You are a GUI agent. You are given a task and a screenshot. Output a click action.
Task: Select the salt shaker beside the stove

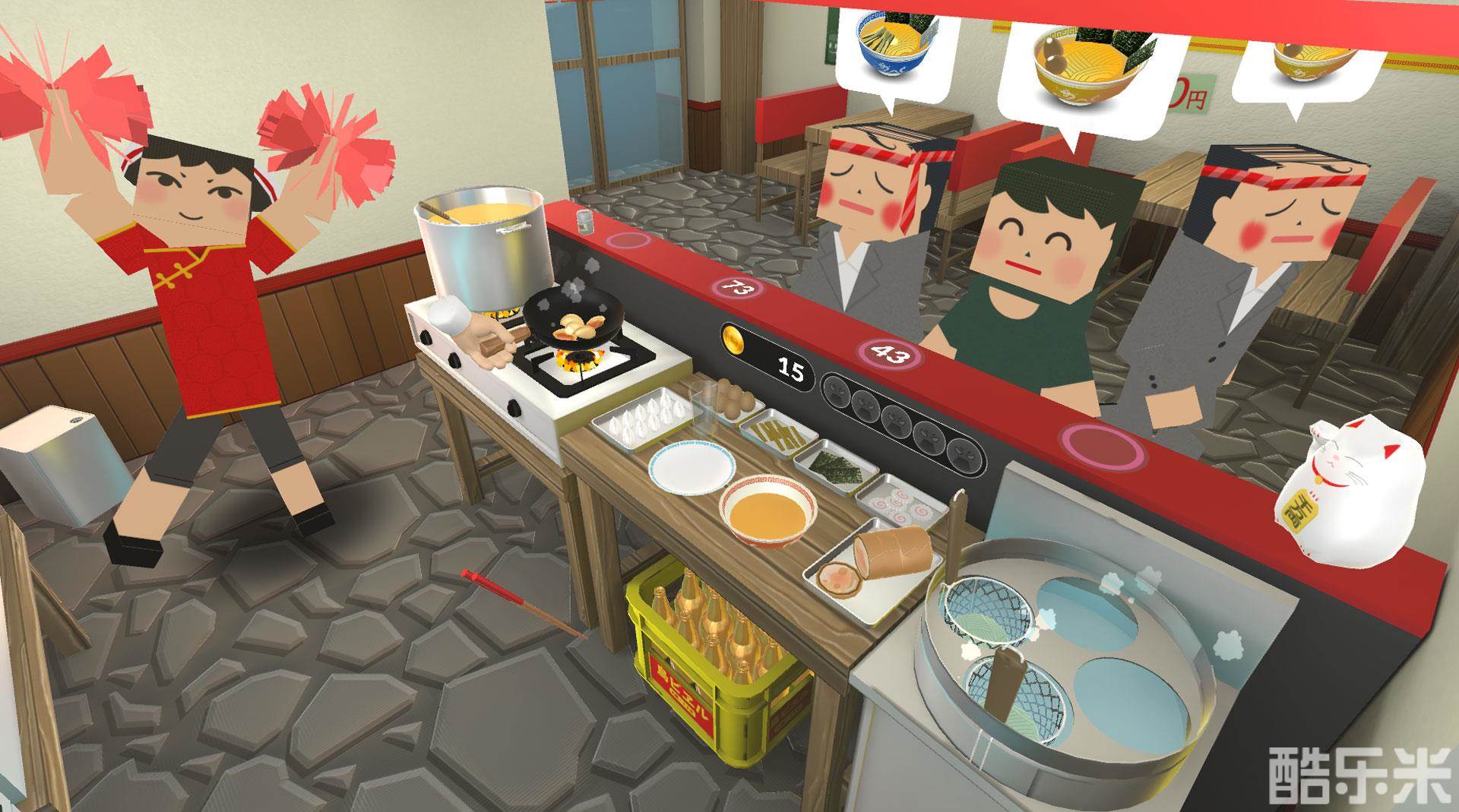point(585,222)
